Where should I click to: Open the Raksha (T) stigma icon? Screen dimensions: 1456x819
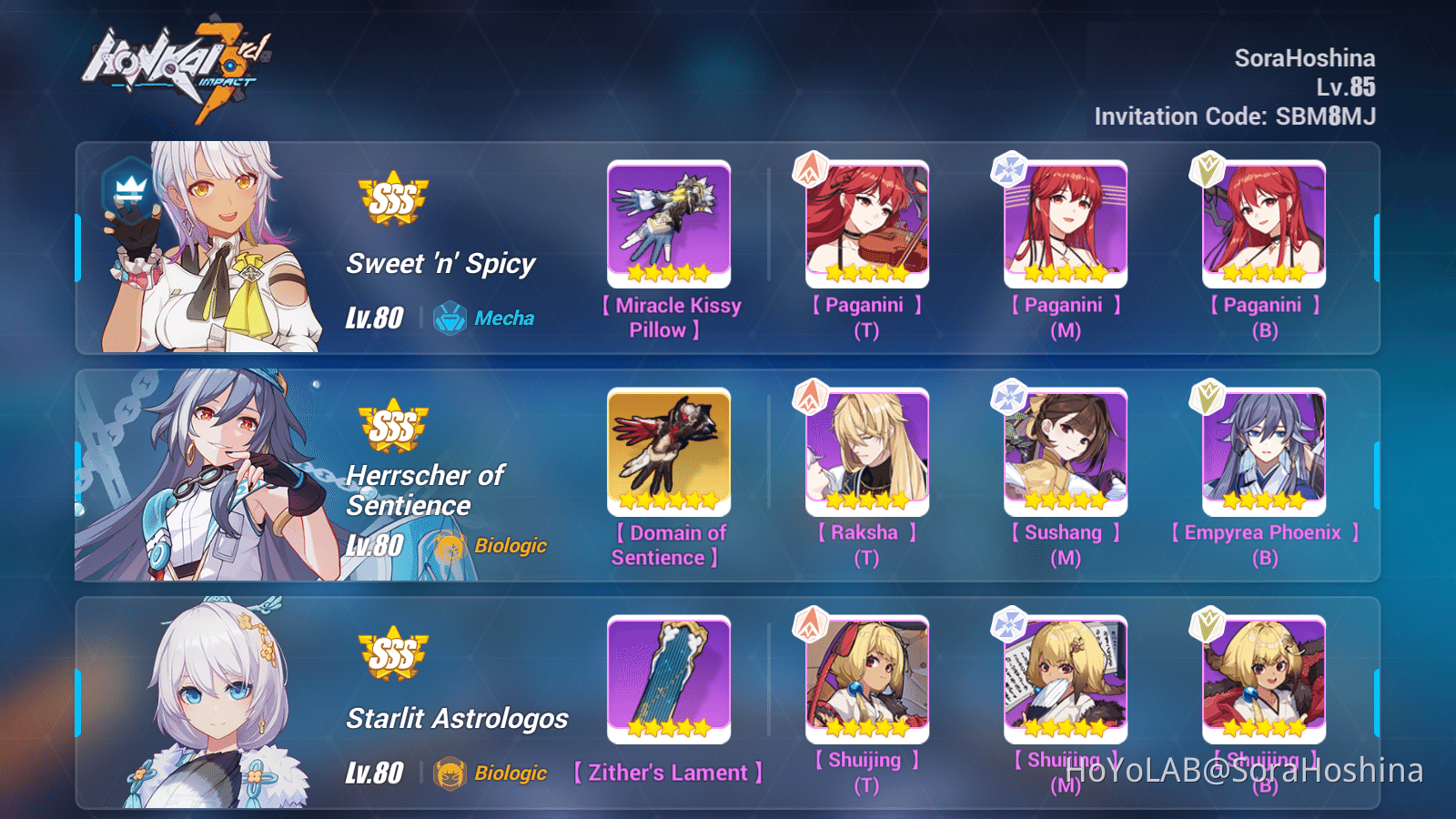865,450
